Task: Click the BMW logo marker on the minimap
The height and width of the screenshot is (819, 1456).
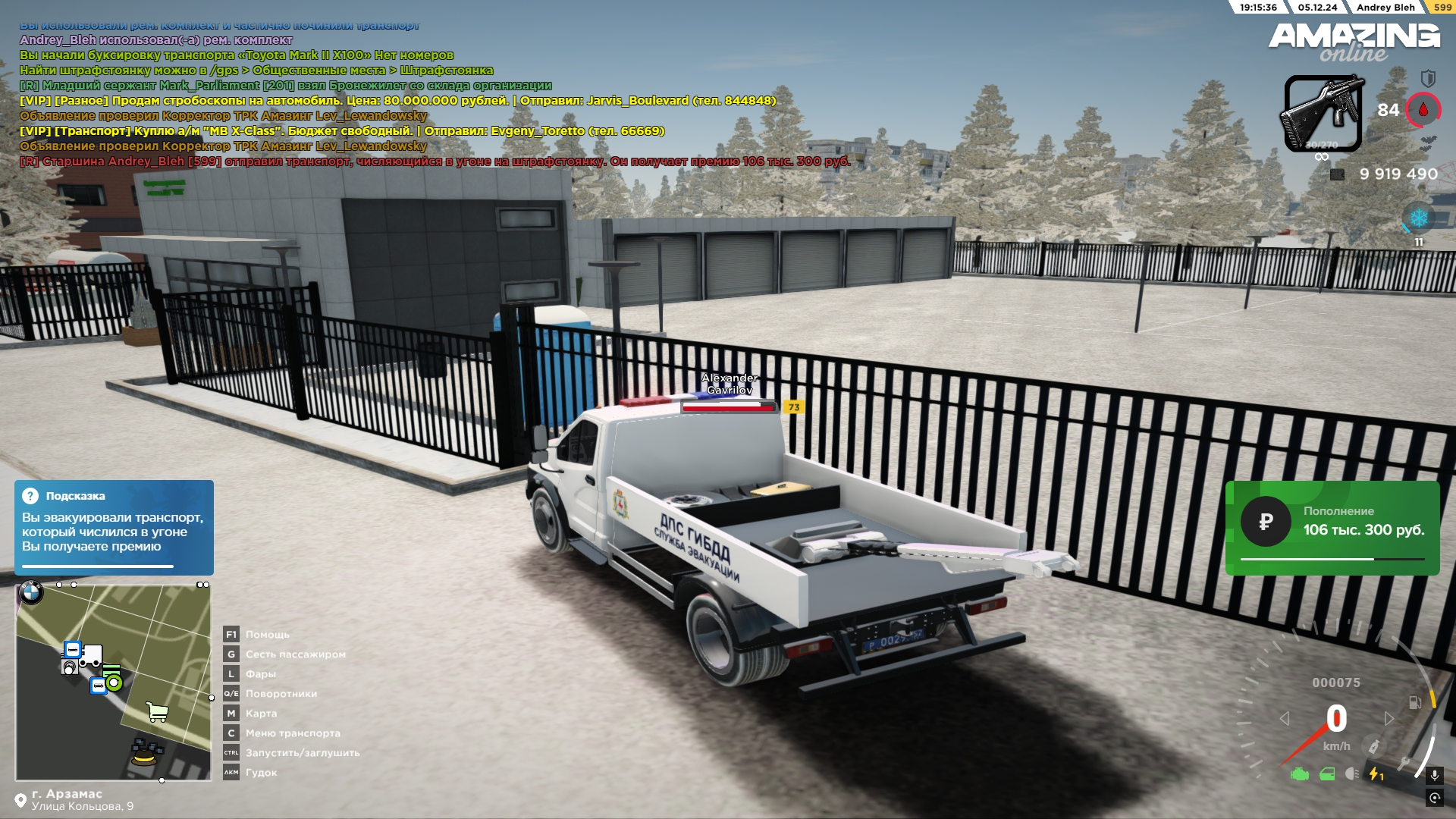Action: 31,593
